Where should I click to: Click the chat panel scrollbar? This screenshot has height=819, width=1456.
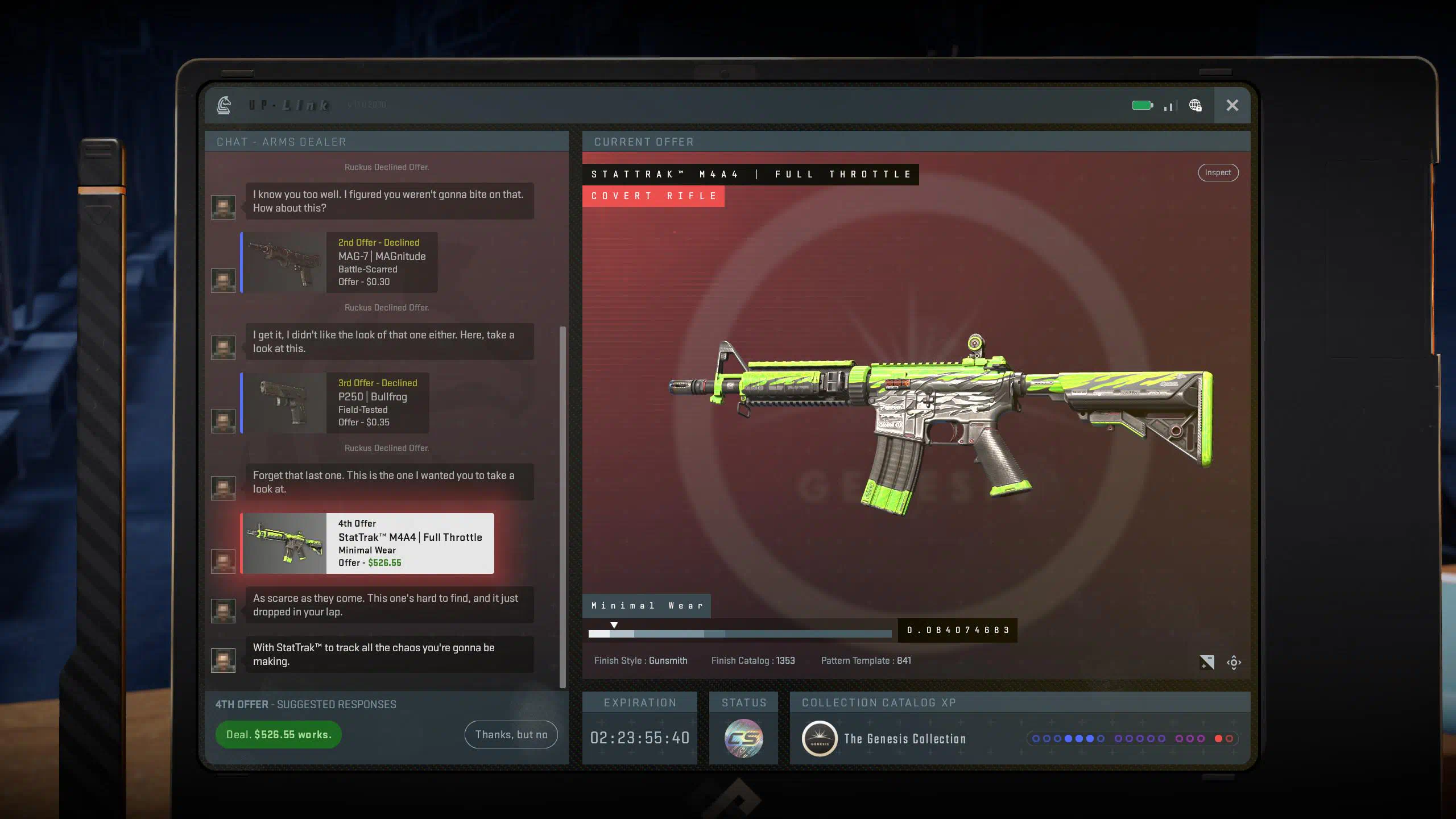click(562, 506)
